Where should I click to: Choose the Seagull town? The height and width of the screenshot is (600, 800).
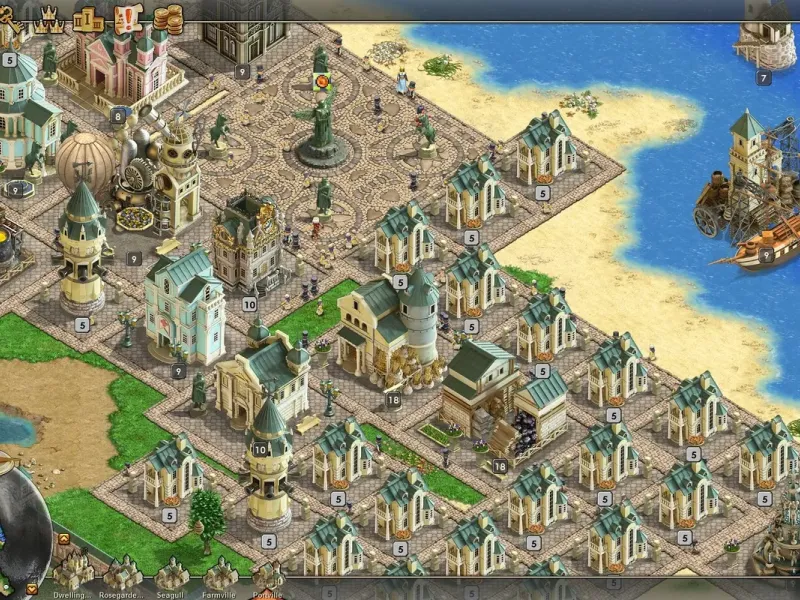click(171, 572)
